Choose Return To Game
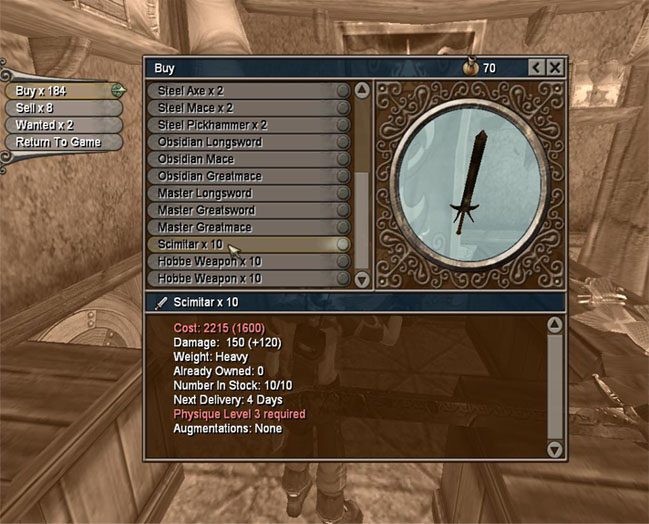Image resolution: width=649 pixels, height=524 pixels. point(60,142)
